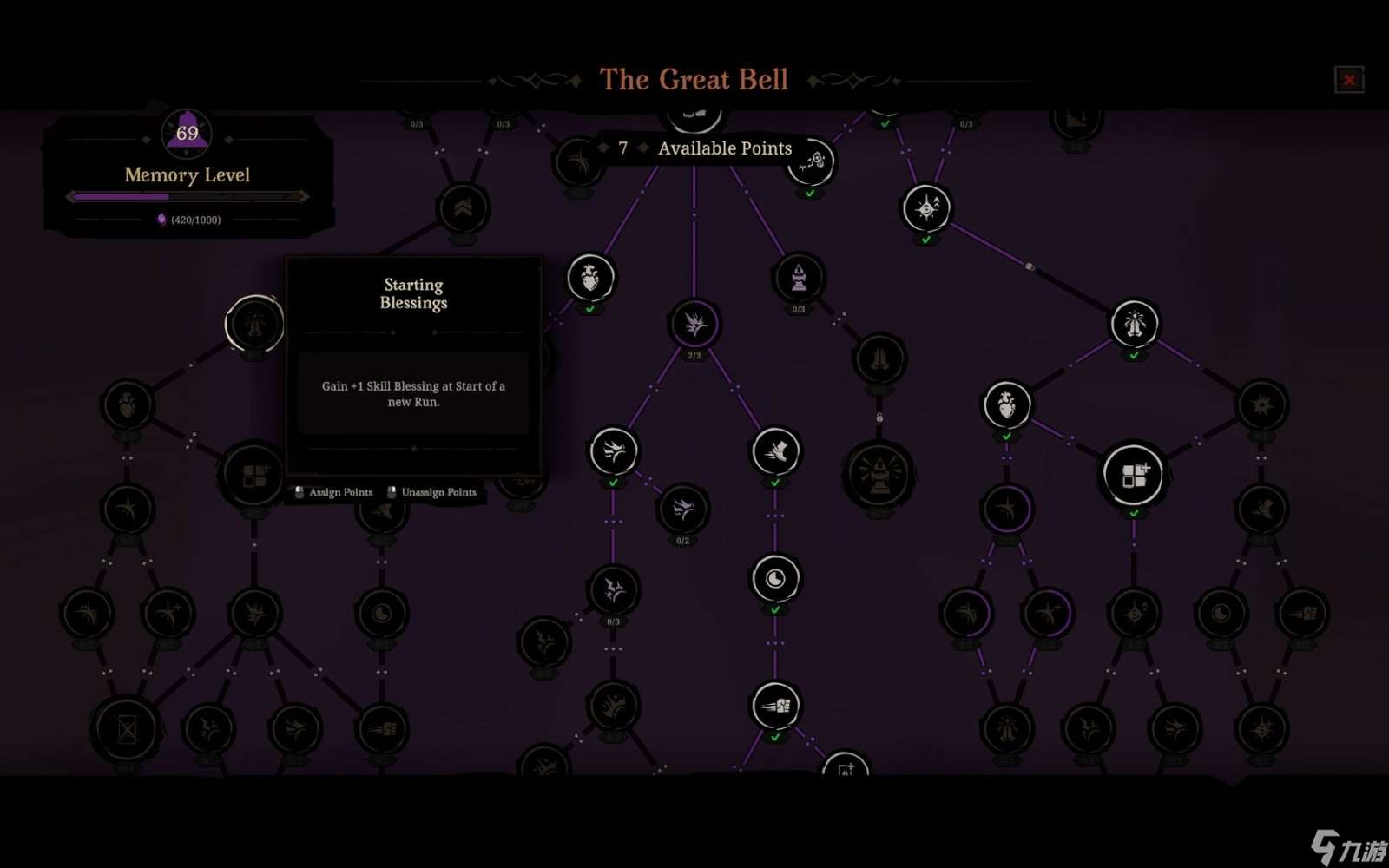Select the ringing bell node on the right side
Viewport: 1389px width, 868px height.
[1136, 322]
